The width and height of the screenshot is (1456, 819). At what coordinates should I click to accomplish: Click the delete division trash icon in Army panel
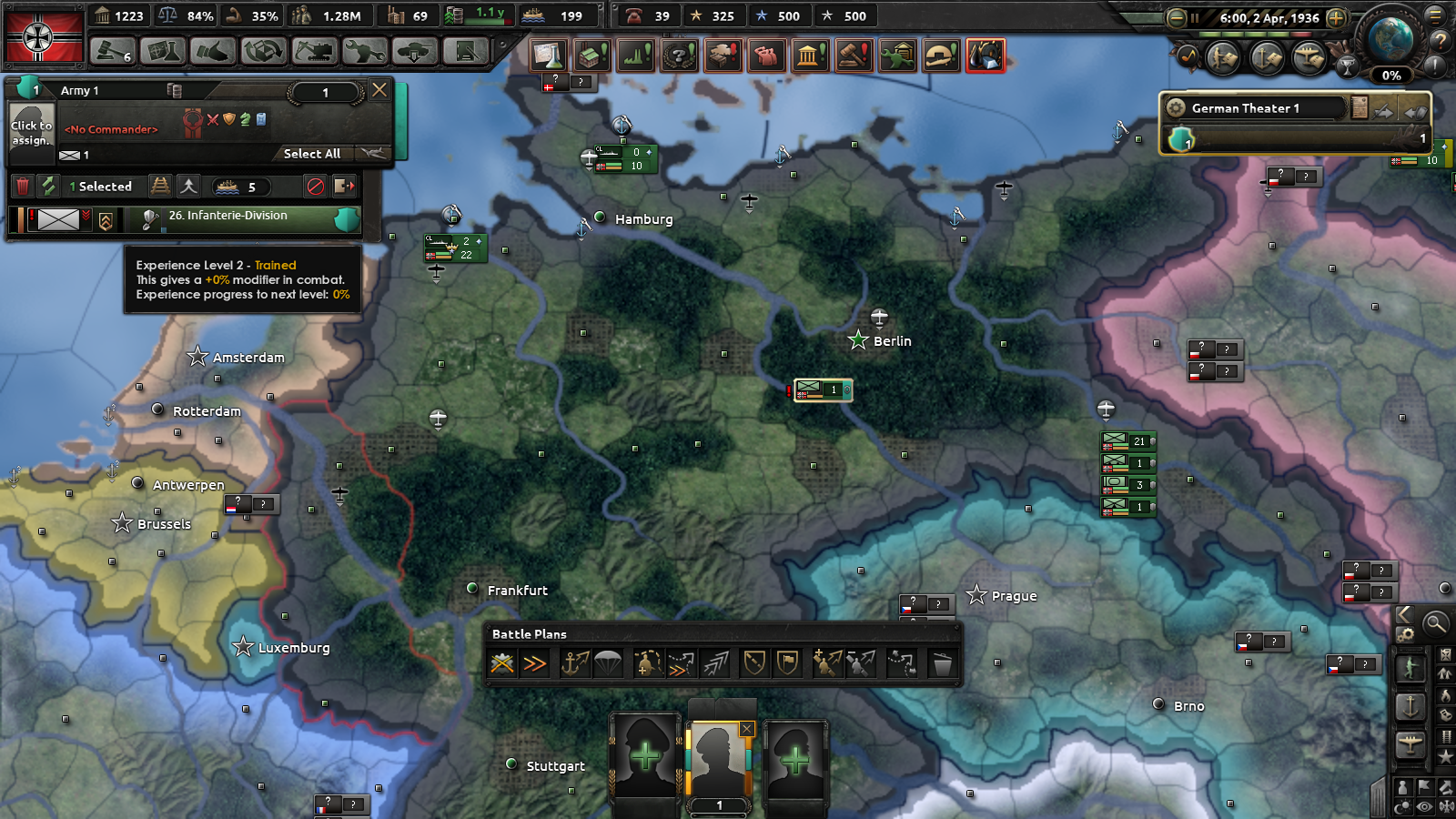tap(23, 186)
